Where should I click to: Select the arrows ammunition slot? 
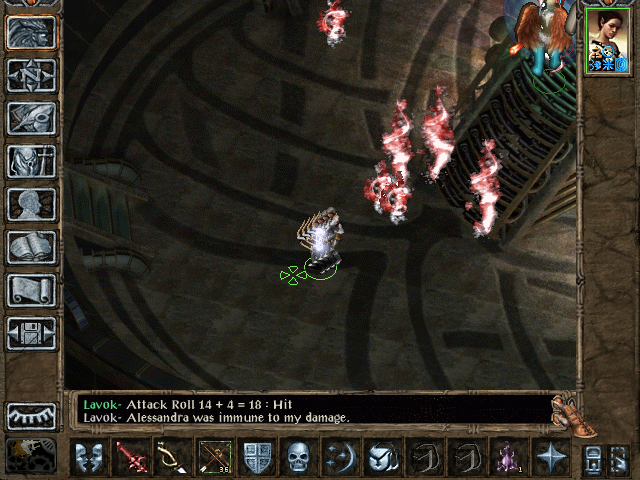point(215,458)
